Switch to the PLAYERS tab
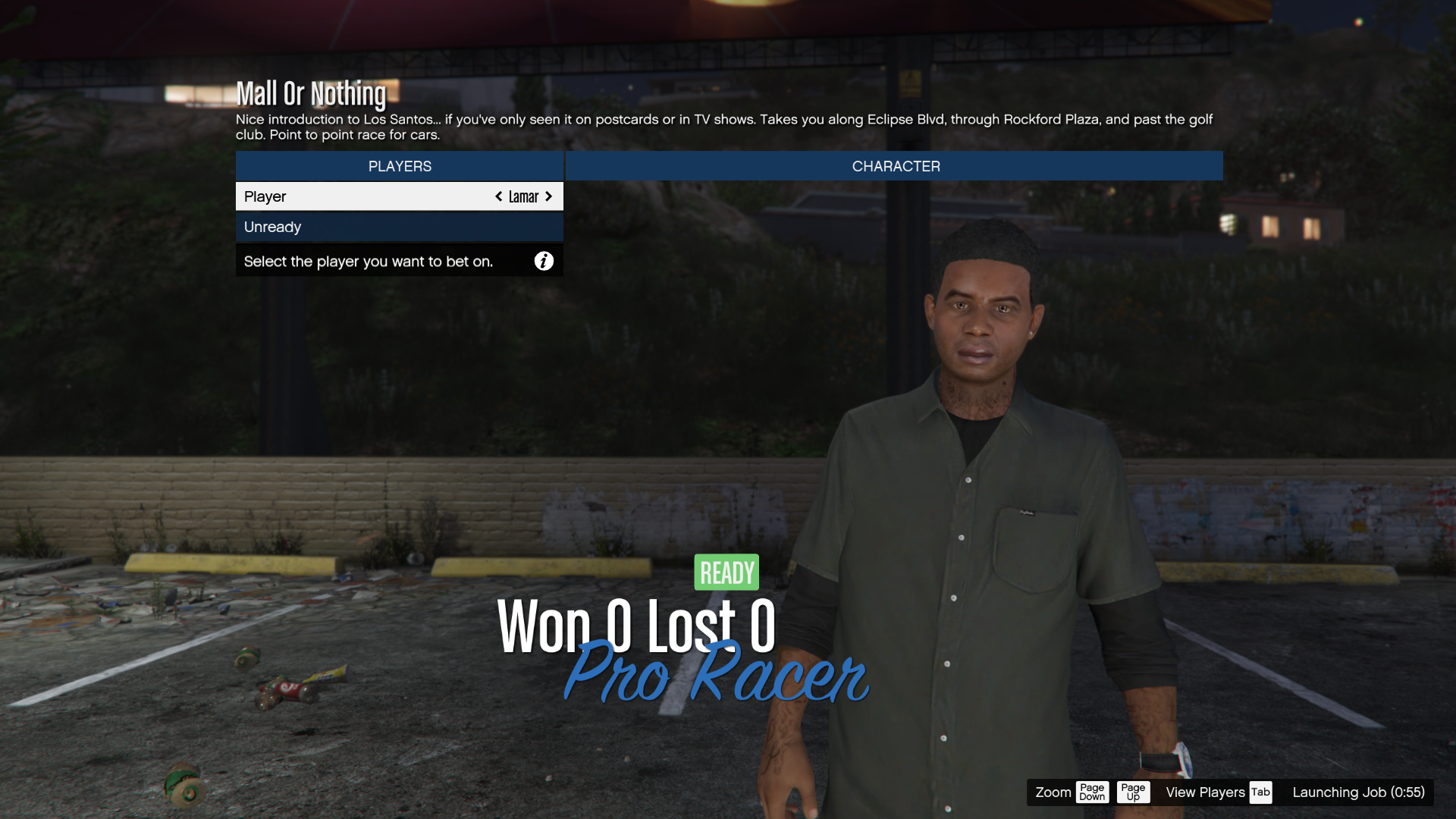Screen dimensions: 1456x819 [x=400, y=166]
